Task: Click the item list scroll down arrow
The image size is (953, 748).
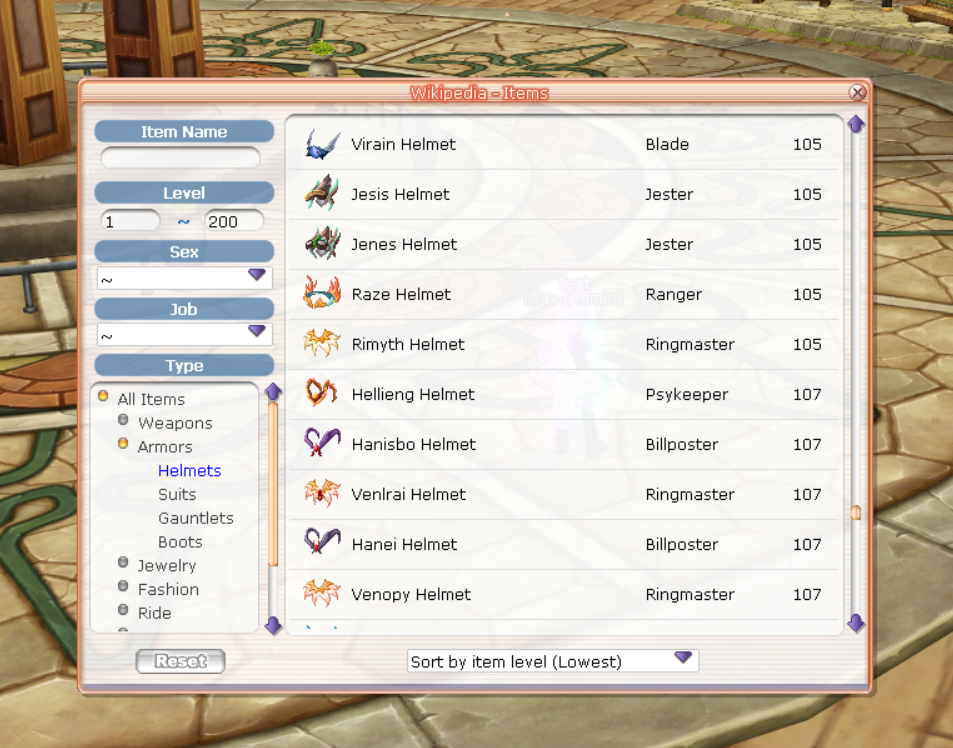Action: pyautogui.click(x=855, y=623)
